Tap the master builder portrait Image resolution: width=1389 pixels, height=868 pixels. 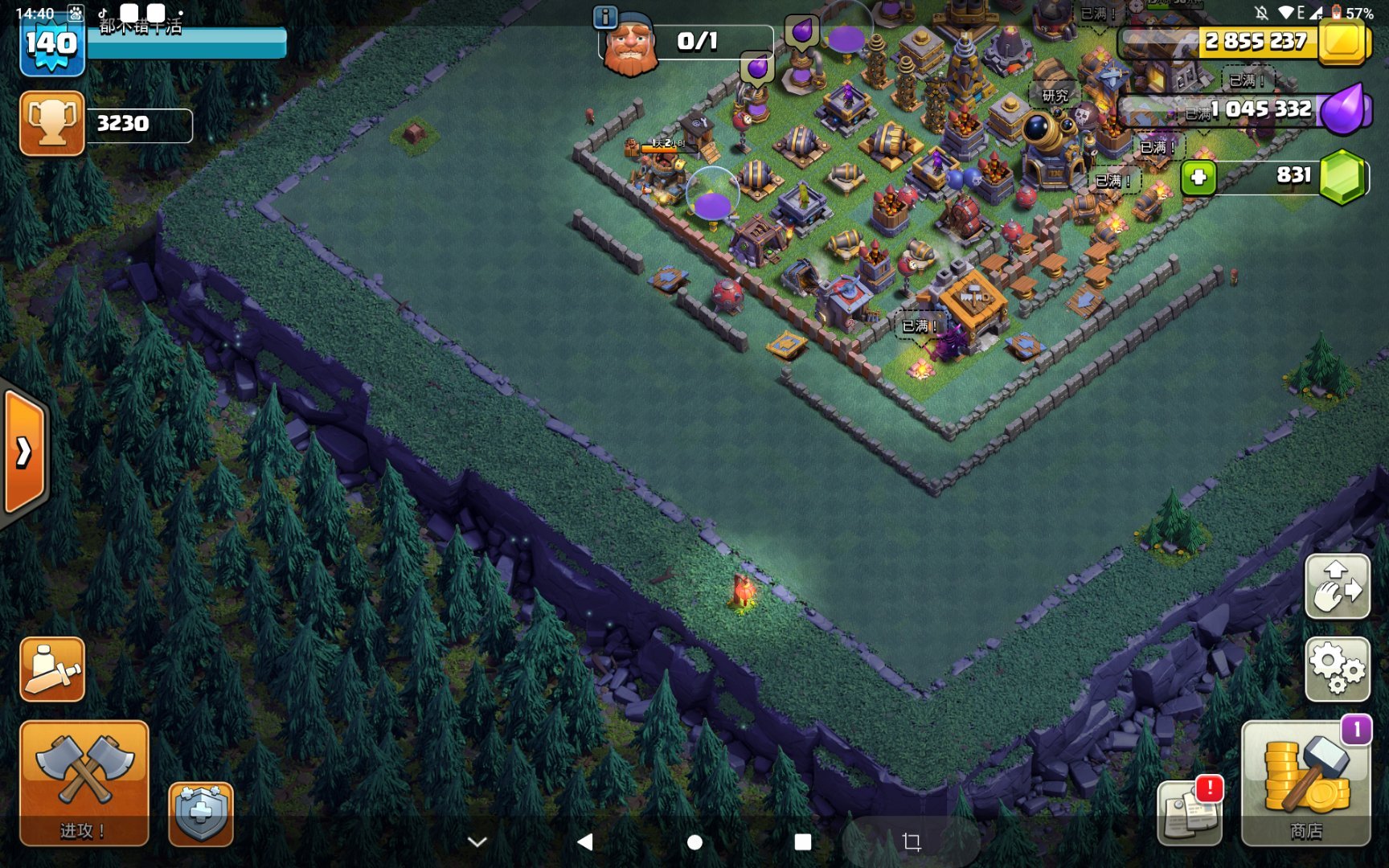(x=630, y=47)
